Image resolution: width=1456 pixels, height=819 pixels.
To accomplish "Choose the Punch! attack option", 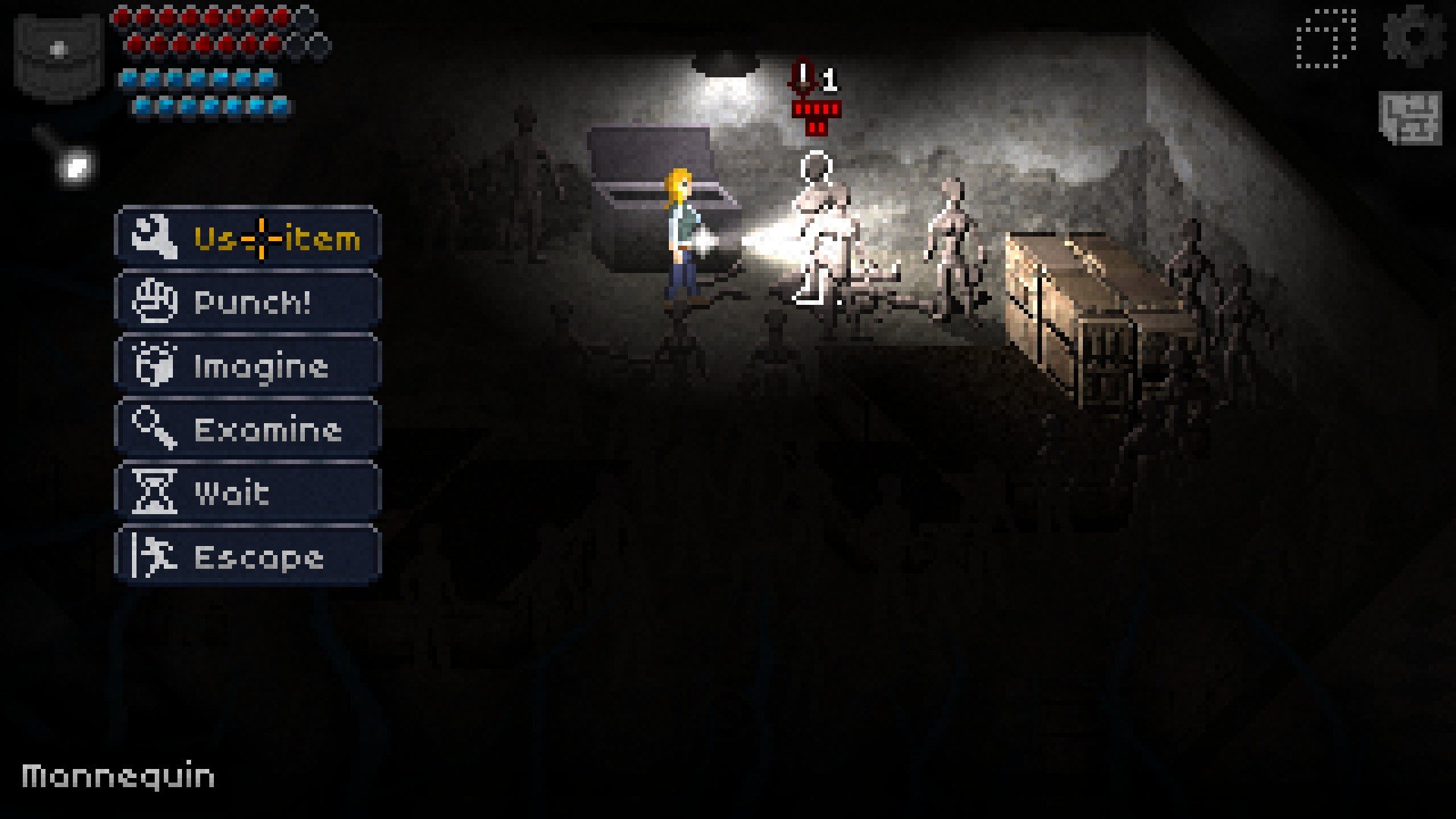I will [247, 302].
